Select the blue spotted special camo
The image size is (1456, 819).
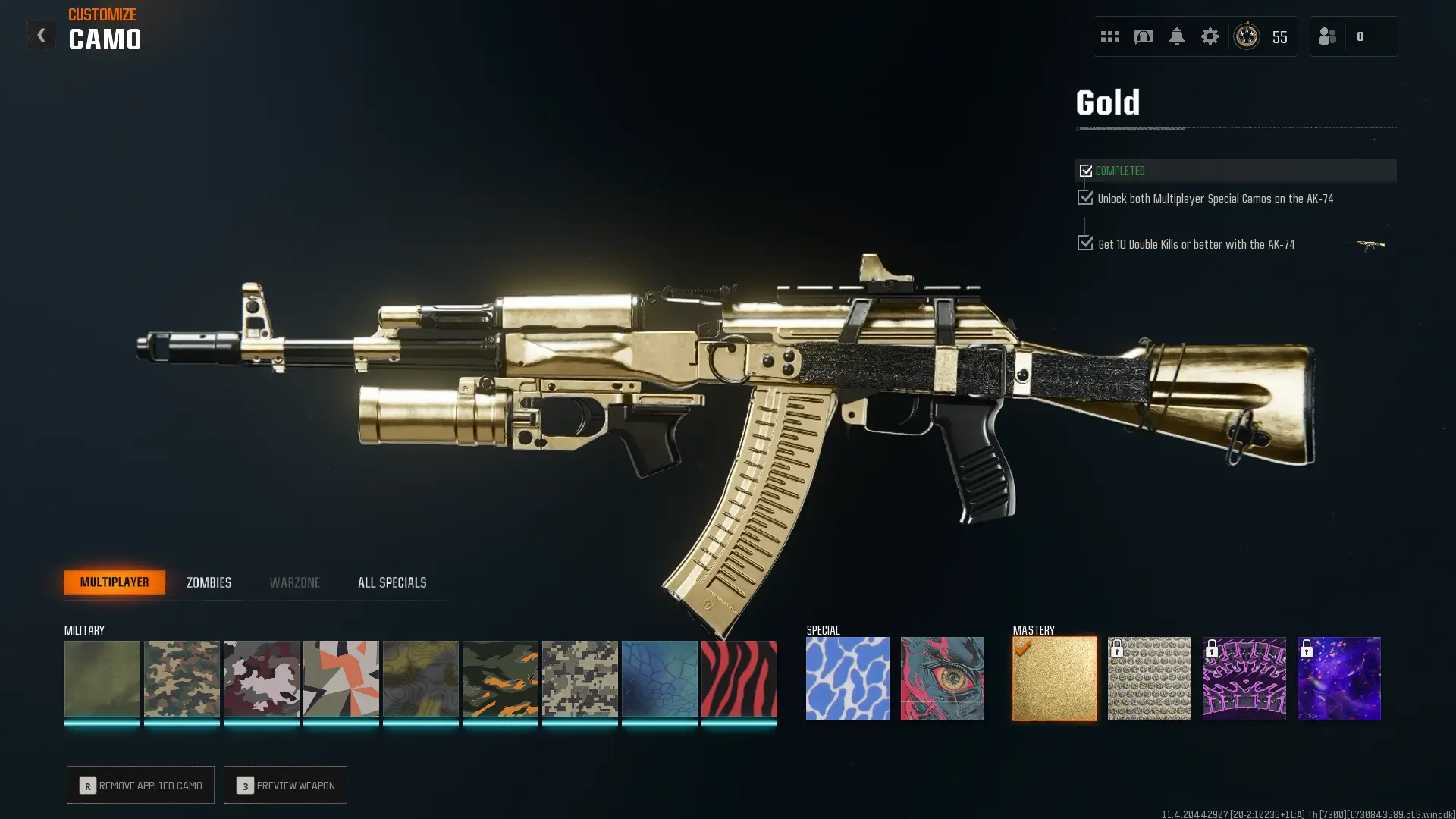(848, 678)
